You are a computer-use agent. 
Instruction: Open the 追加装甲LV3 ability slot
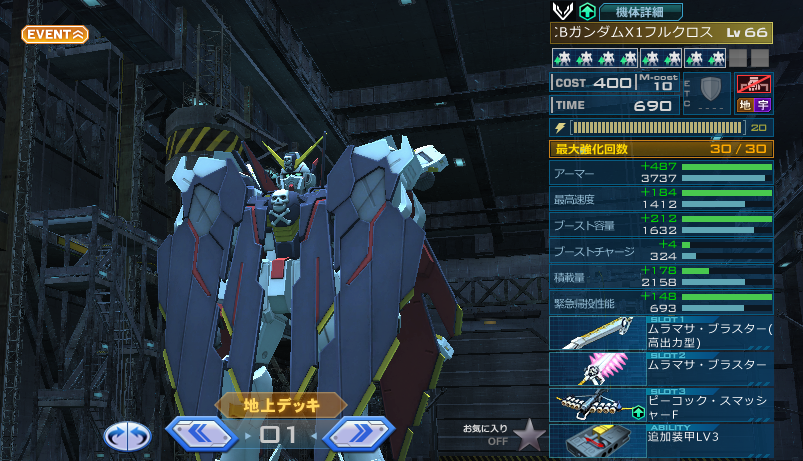[660, 439]
